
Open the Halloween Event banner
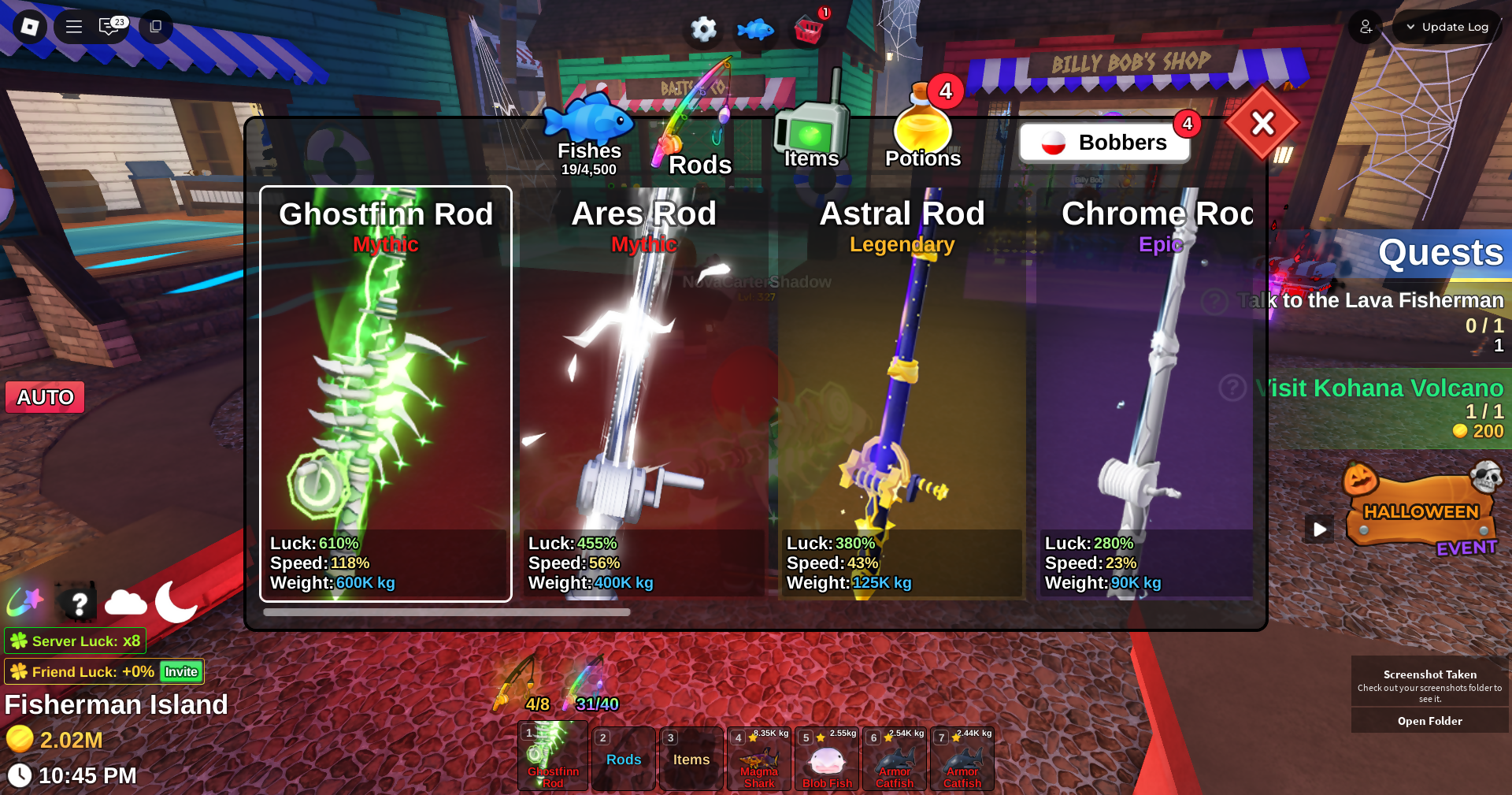[1421, 512]
